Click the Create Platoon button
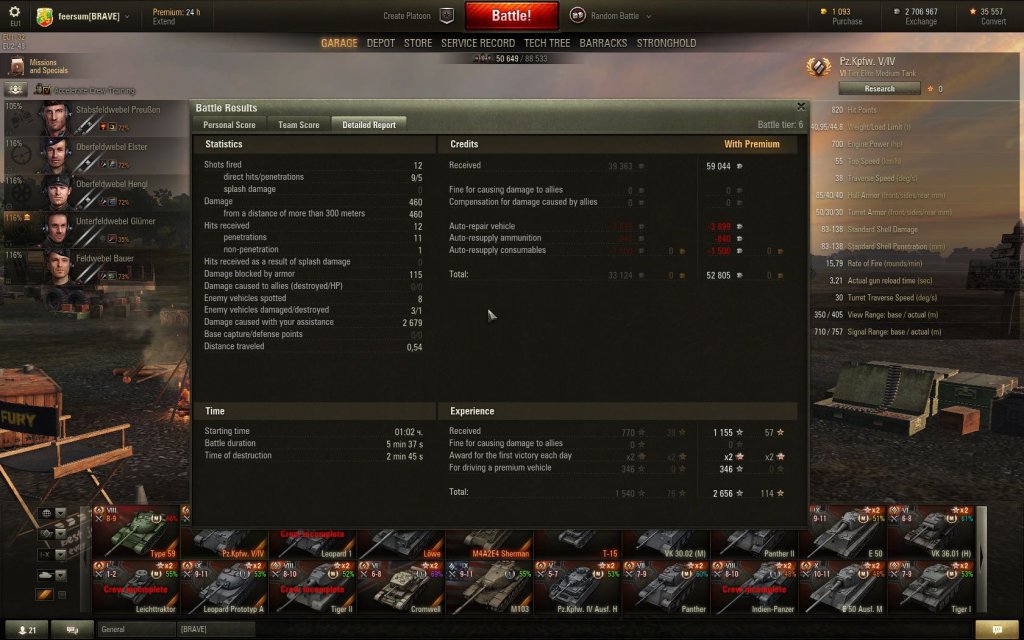Viewport: 1024px width, 640px height. click(418, 16)
